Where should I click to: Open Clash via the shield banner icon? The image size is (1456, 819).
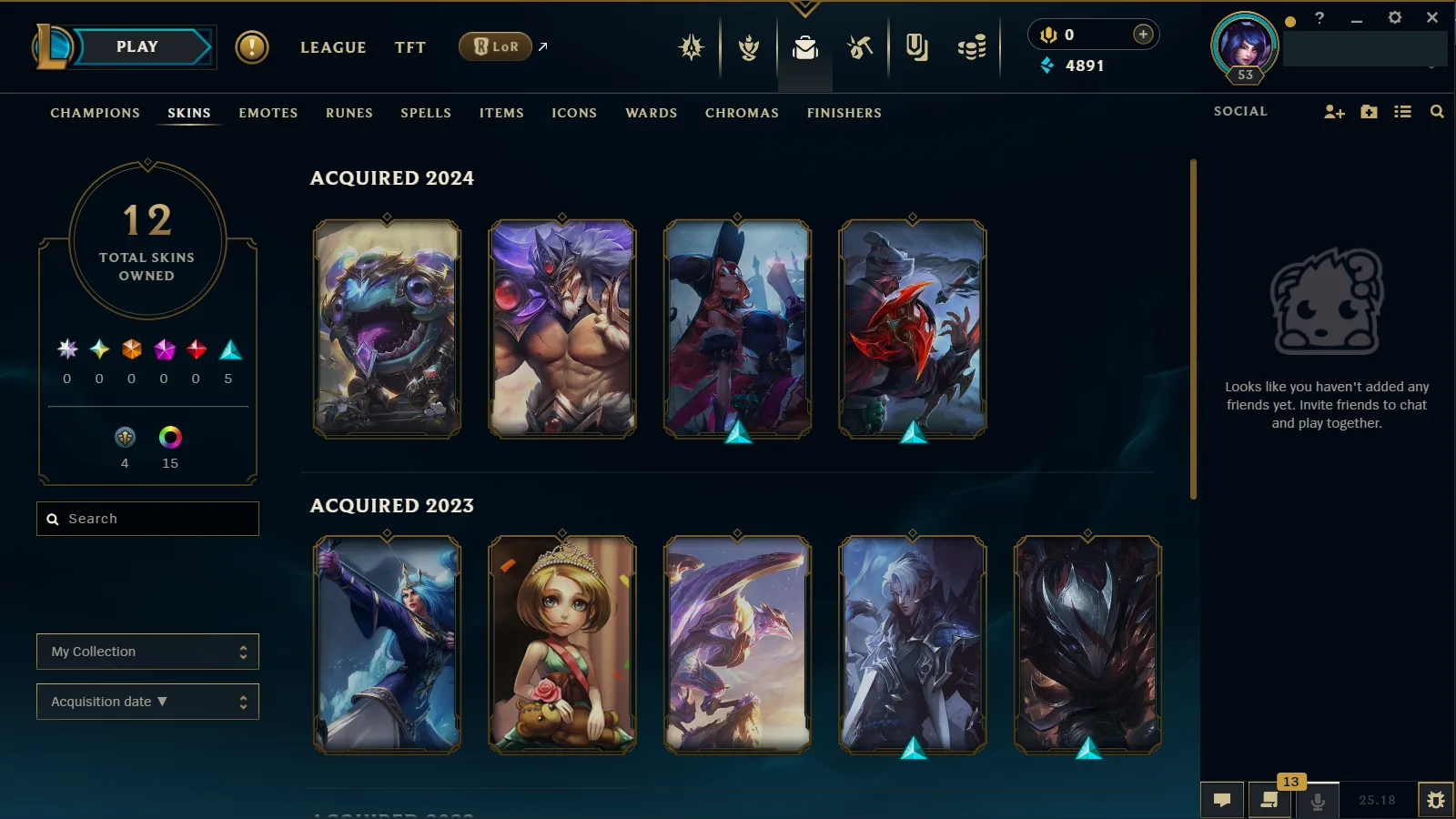(x=916, y=47)
